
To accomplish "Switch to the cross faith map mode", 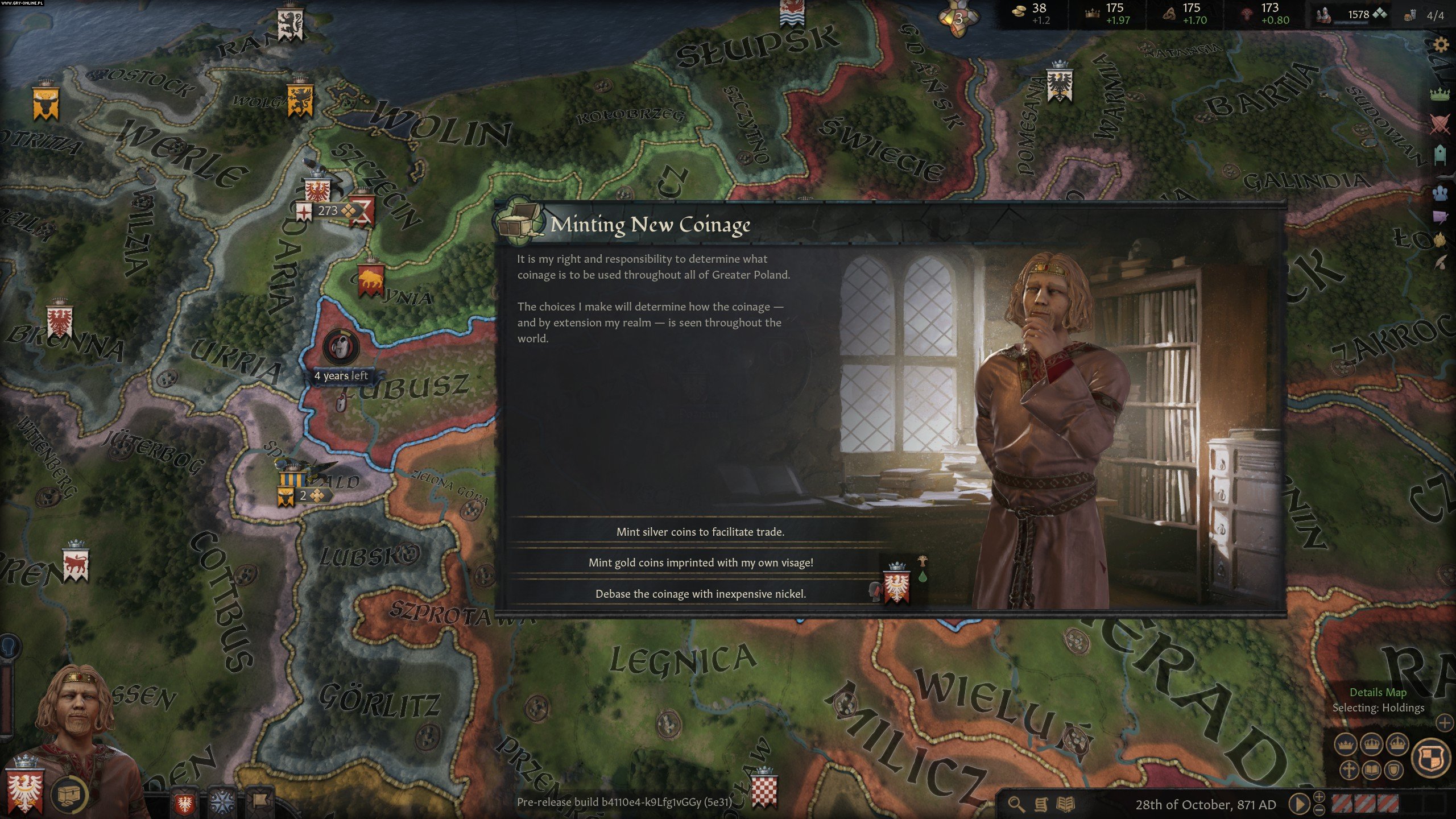I will point(1349,771).
